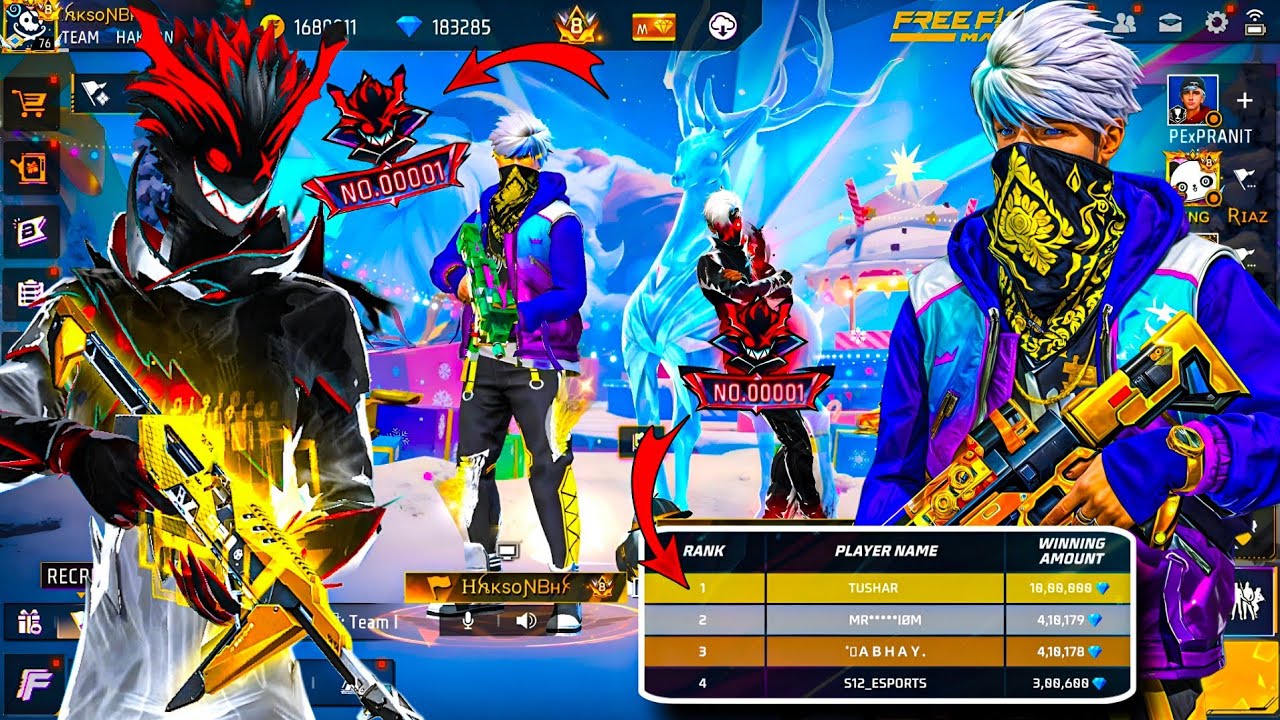
Task: Open the mail envelope inbox
Action: coord(1170,23)
